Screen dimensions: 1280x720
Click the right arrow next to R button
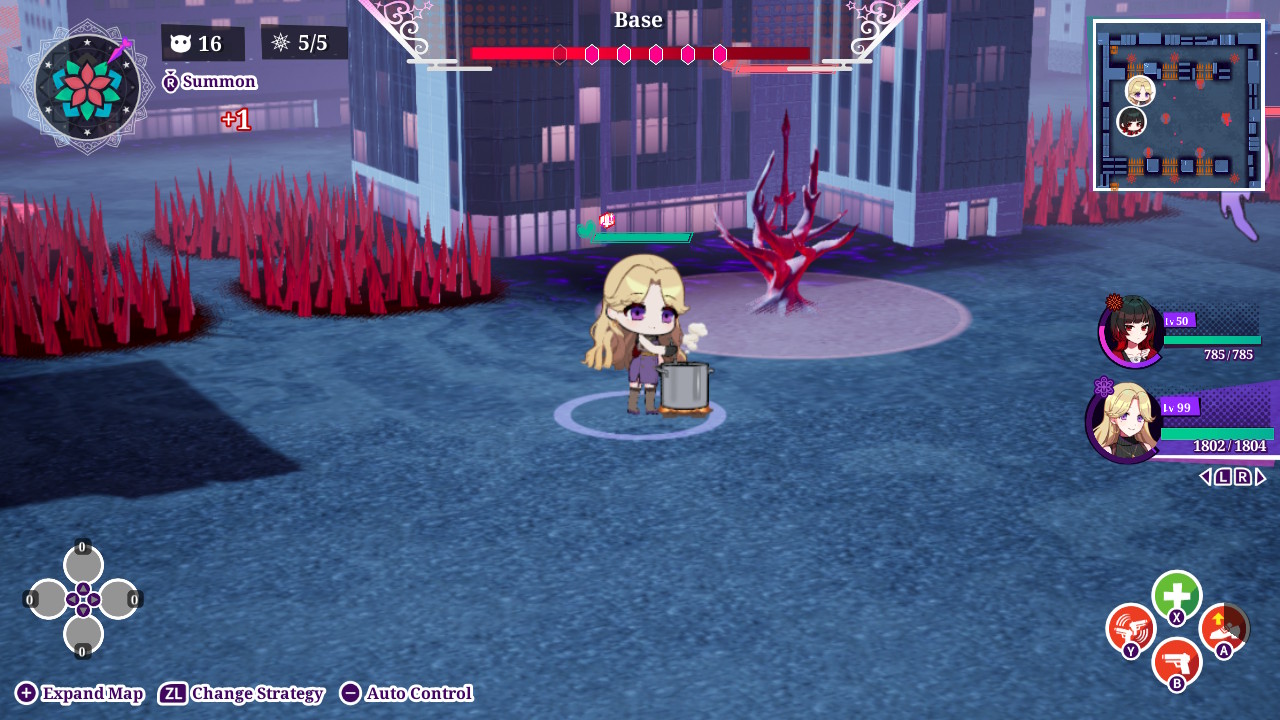(1261, 476)
